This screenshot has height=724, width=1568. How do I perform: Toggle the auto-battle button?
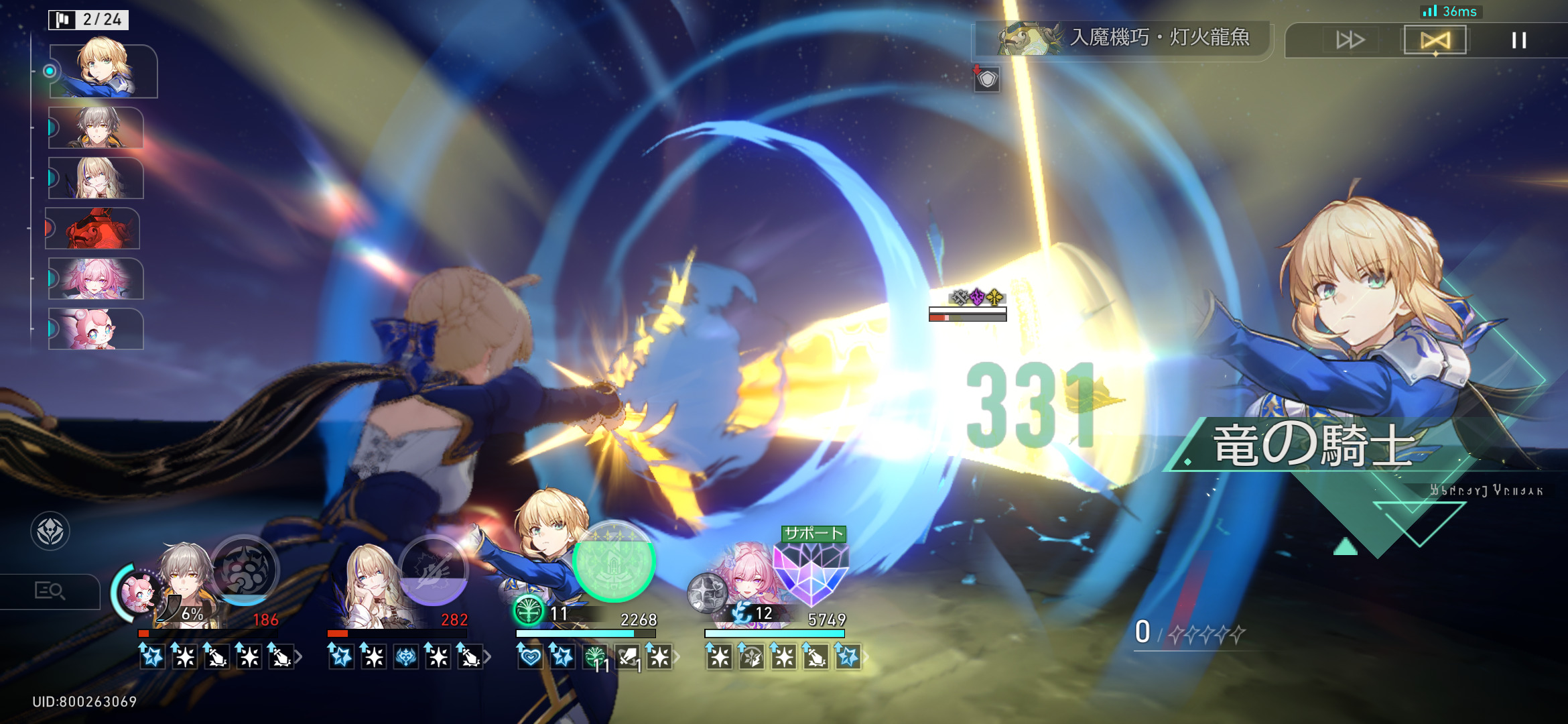pos(1435,40)
